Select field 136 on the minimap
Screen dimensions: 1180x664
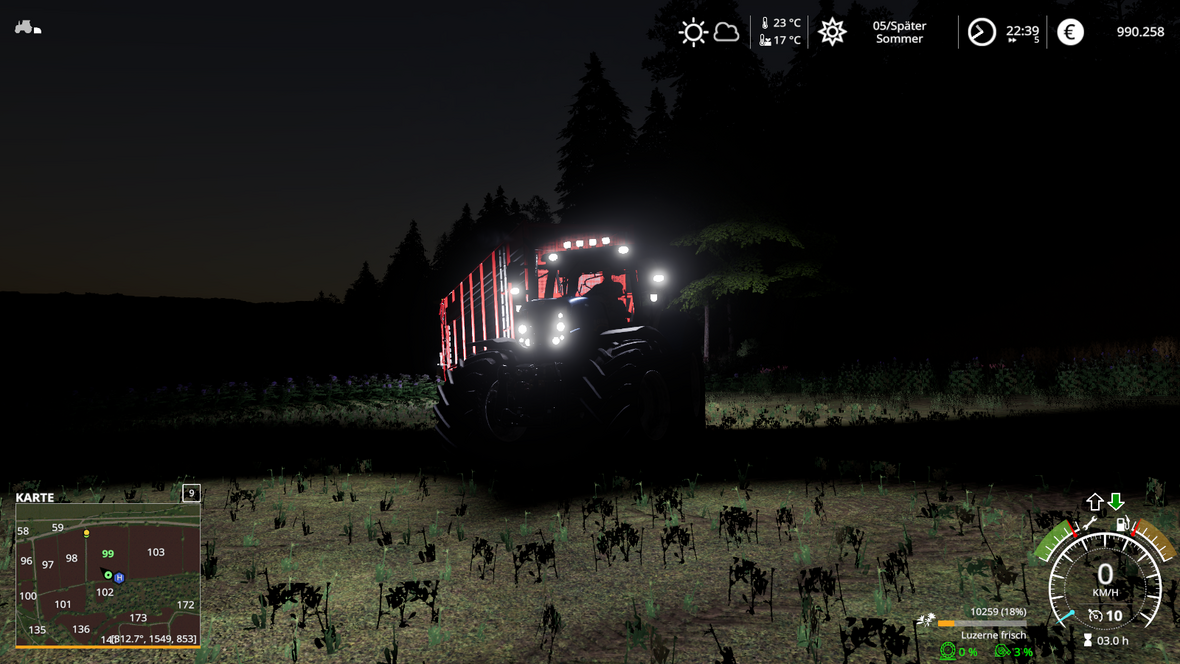point(81,629)
